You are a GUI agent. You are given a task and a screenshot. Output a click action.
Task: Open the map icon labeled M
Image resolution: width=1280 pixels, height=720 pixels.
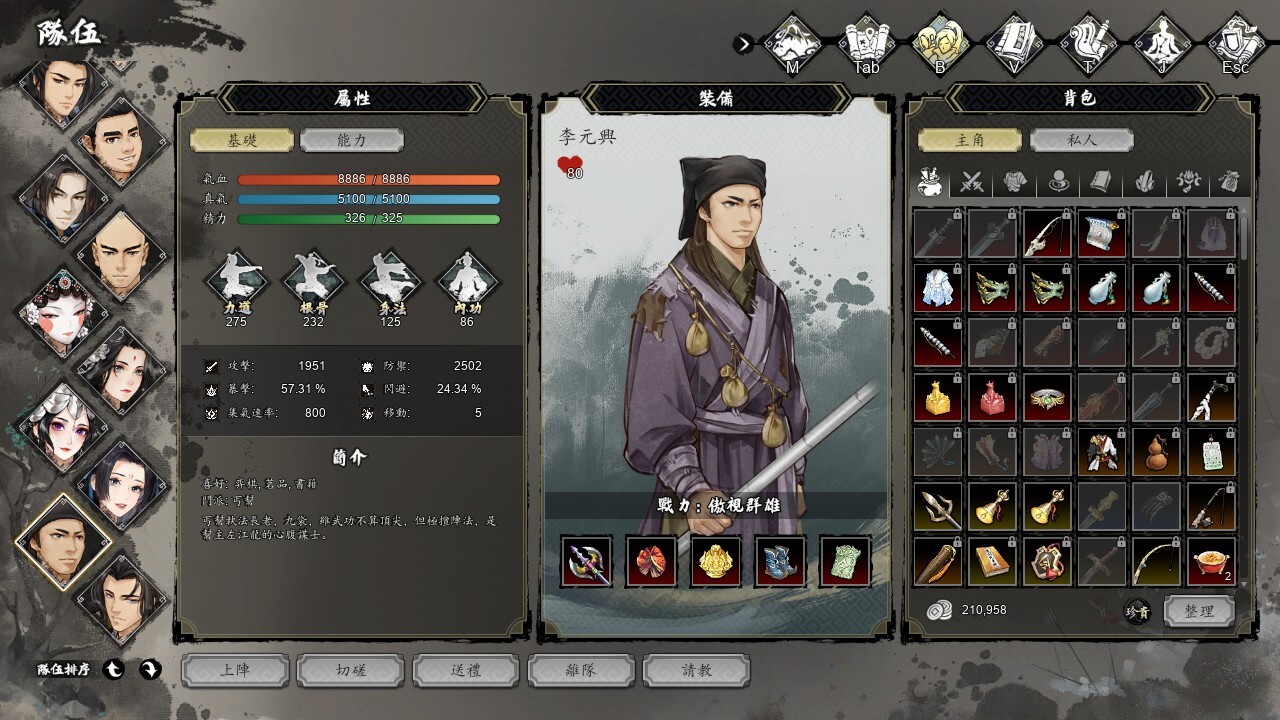(792, 43)
